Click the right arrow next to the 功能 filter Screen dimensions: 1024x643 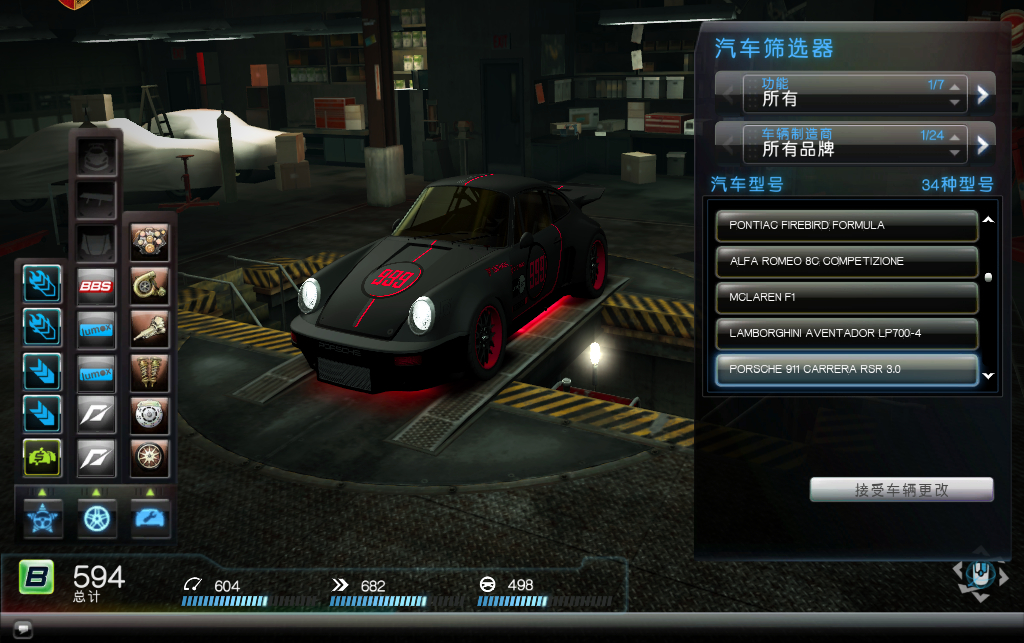click(983, 94)
